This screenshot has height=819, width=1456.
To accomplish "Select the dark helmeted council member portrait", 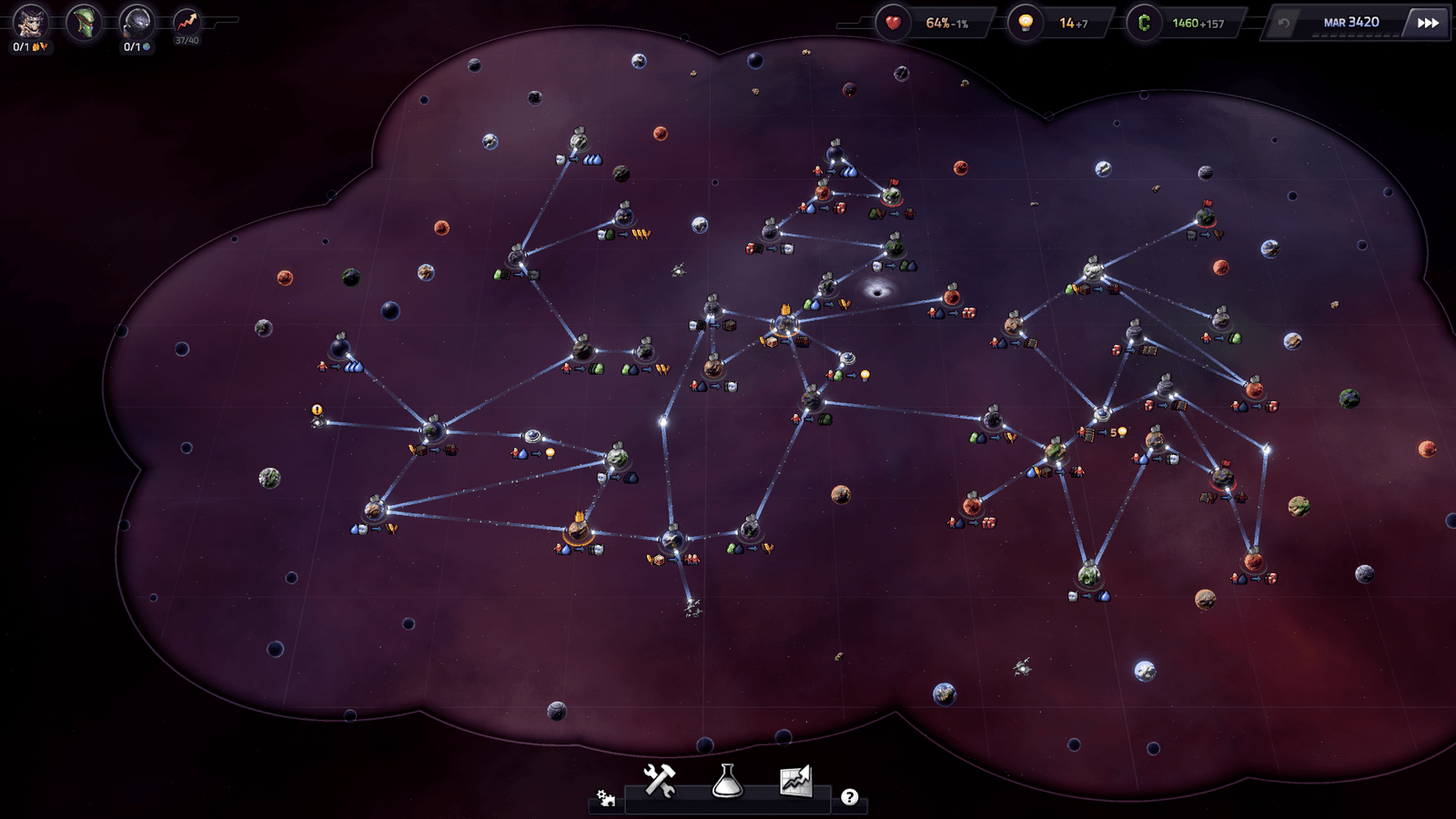I will click(x=137, y=22).
